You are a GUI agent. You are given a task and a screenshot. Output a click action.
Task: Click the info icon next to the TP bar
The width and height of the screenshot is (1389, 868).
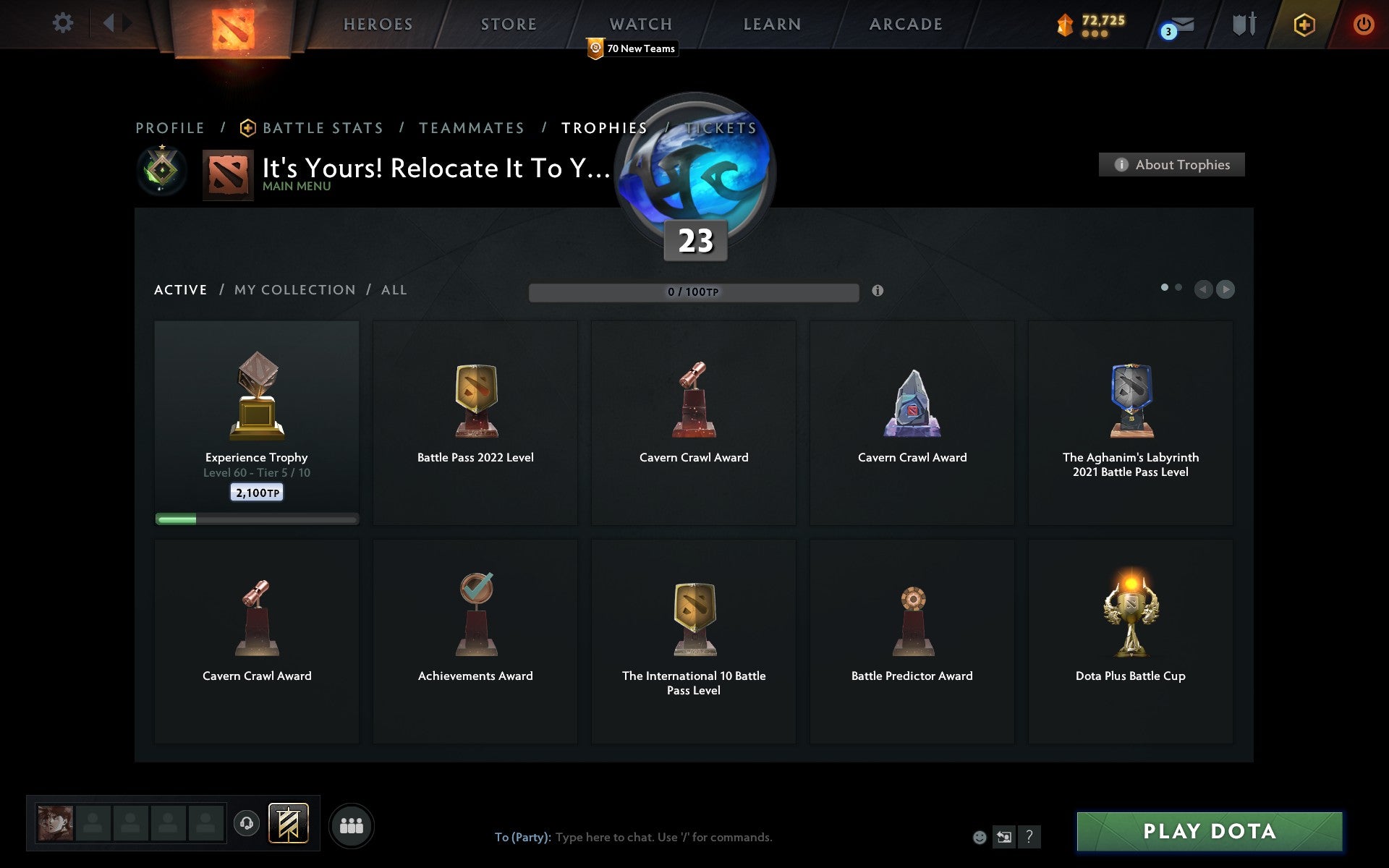[x=878, y=291]
